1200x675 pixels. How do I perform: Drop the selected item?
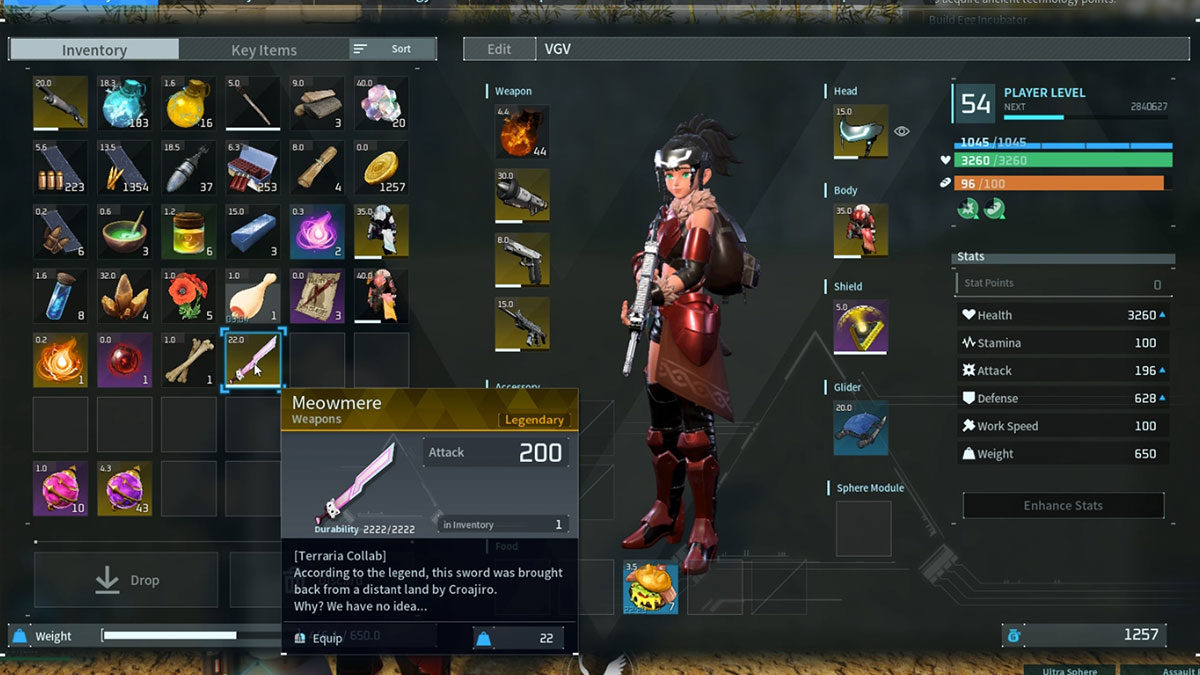tap(126, 580)
